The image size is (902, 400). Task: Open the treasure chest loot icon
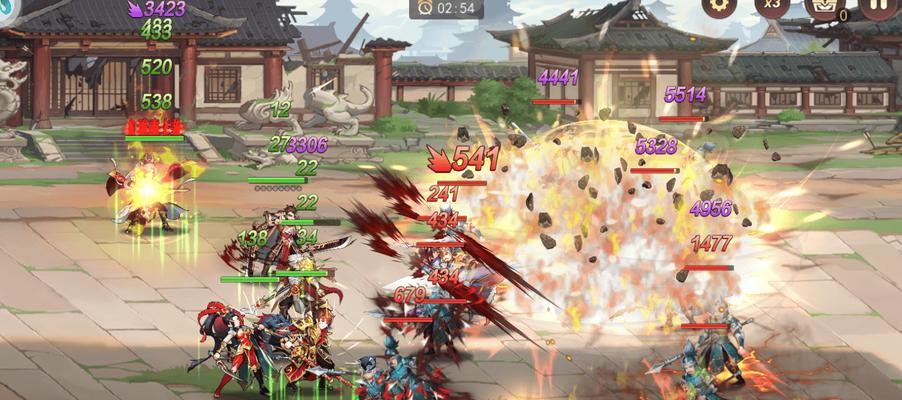823,7
